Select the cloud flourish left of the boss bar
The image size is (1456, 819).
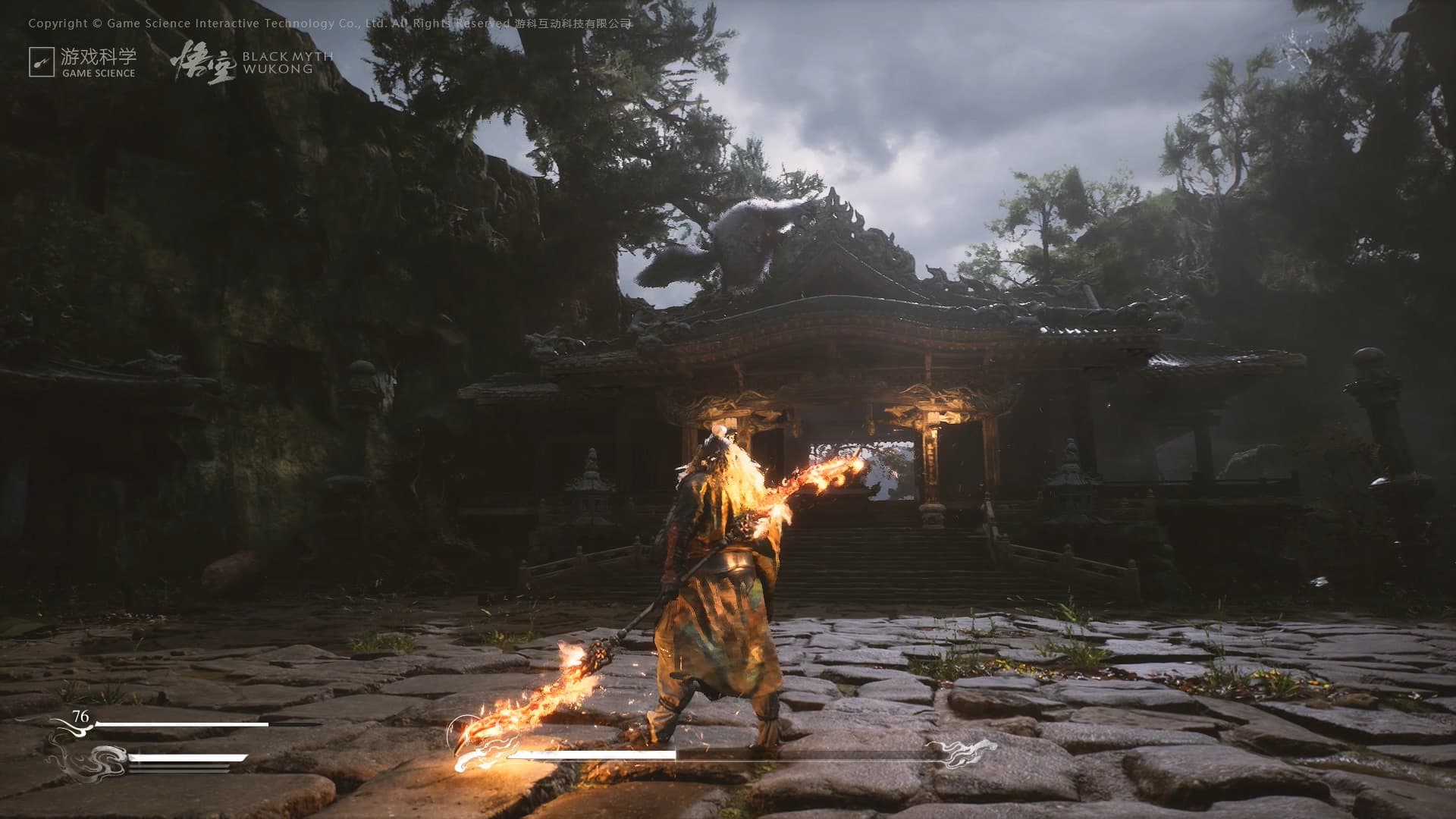point(484,756)
